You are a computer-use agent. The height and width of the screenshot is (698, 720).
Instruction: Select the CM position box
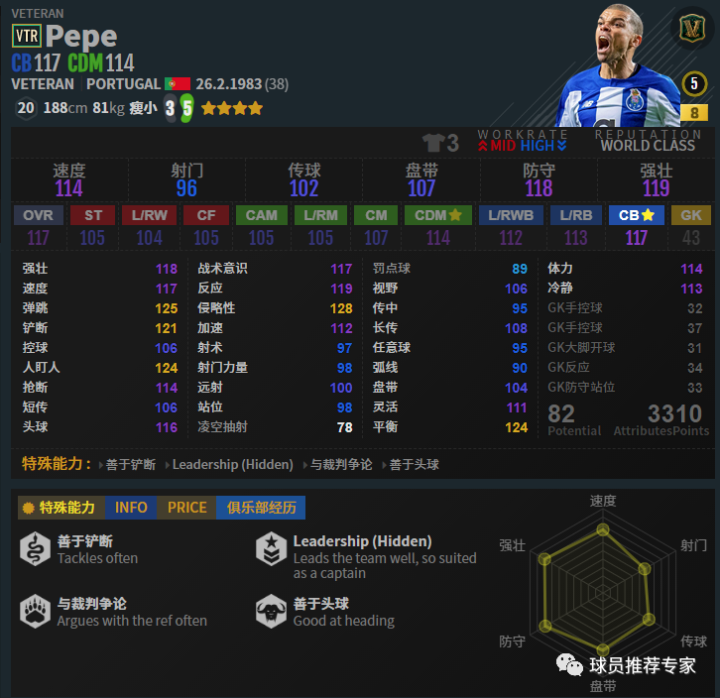(376, 215)
